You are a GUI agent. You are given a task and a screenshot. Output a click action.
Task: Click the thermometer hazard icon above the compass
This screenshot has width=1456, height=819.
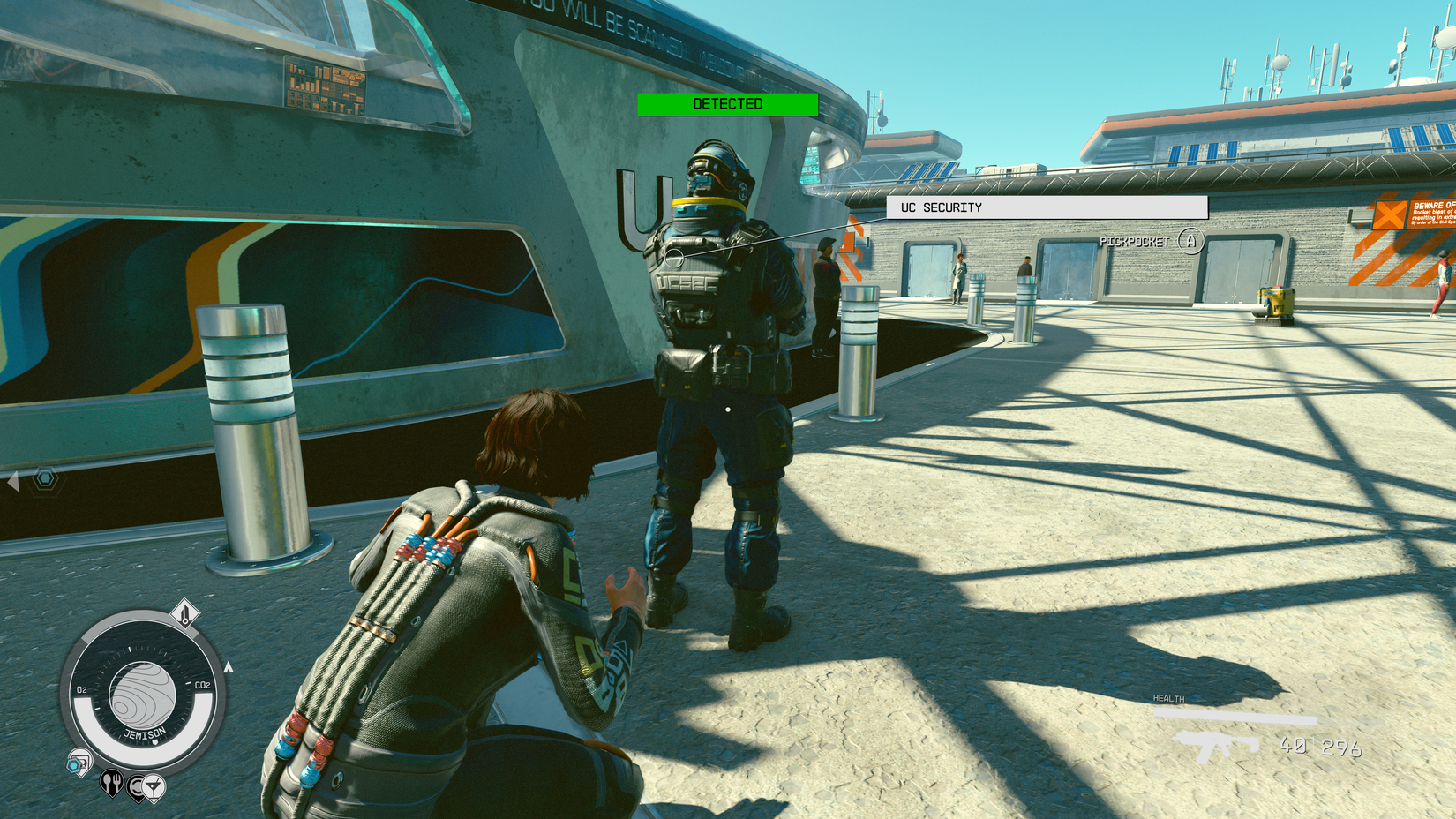[x=185, y=612]
